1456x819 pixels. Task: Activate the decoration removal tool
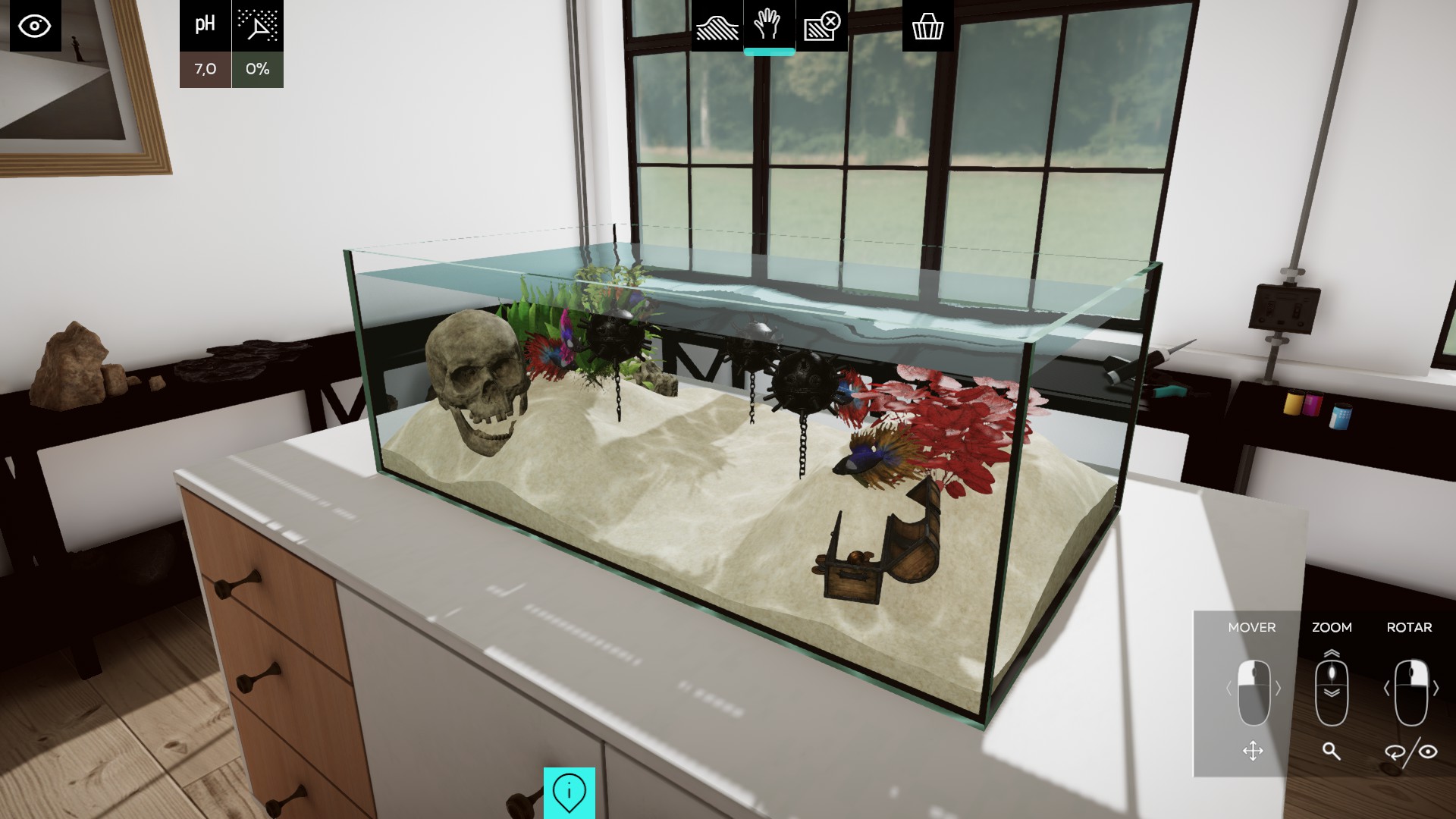pyautogui.click(x=821, y=27)
